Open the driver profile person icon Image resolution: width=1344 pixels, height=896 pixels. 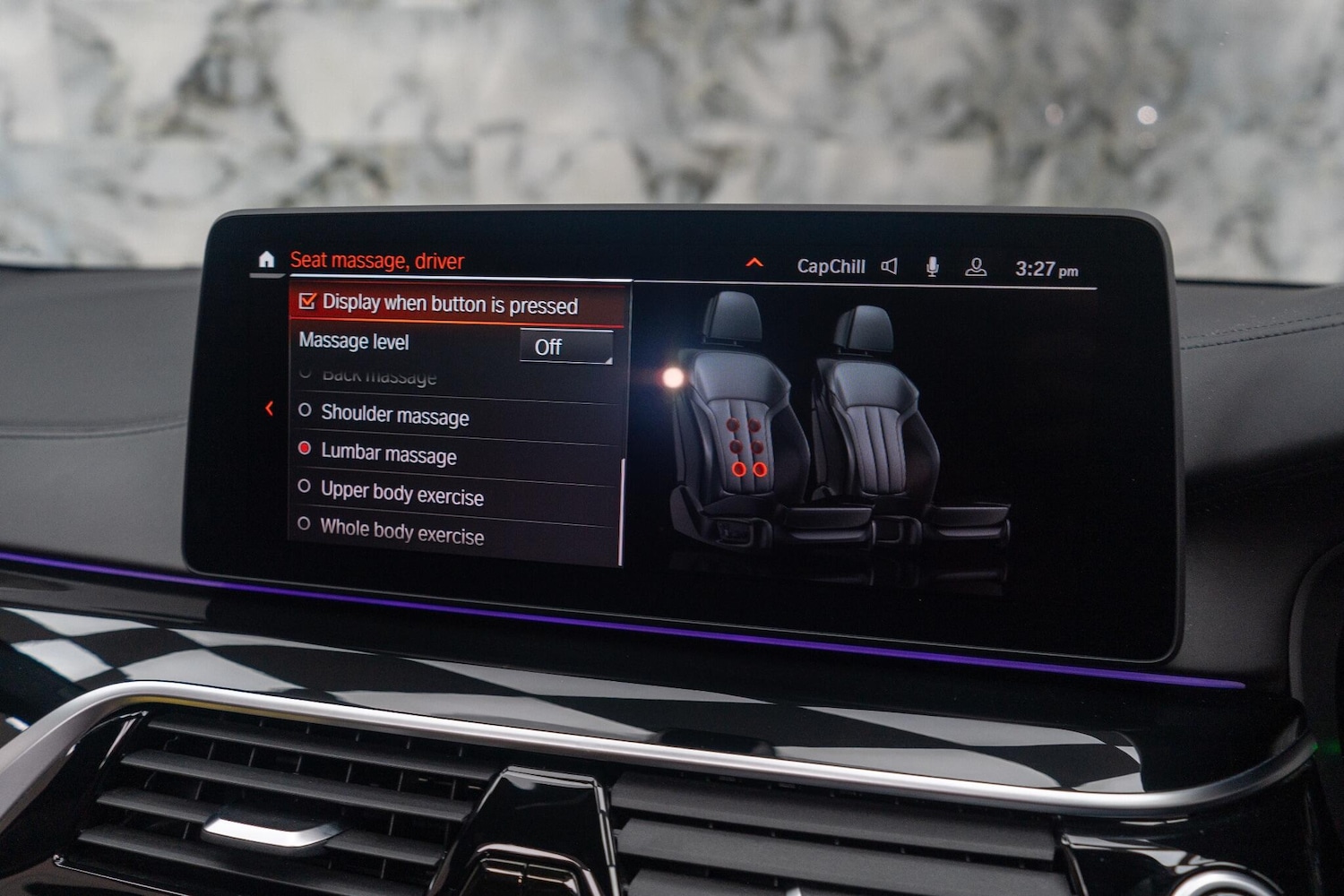point(975,267)
